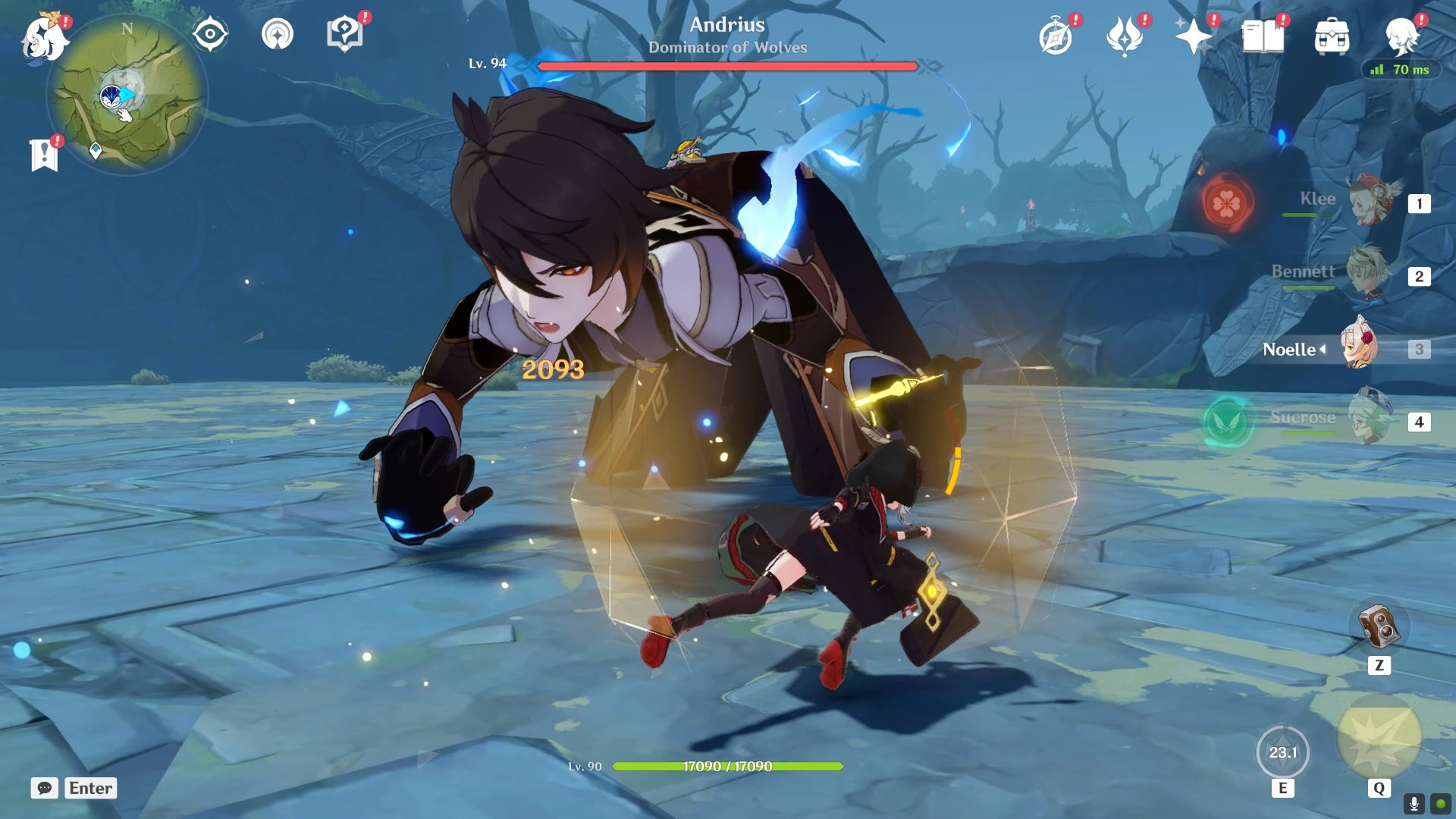Open the Inventory backpack

click(1332, 34)
